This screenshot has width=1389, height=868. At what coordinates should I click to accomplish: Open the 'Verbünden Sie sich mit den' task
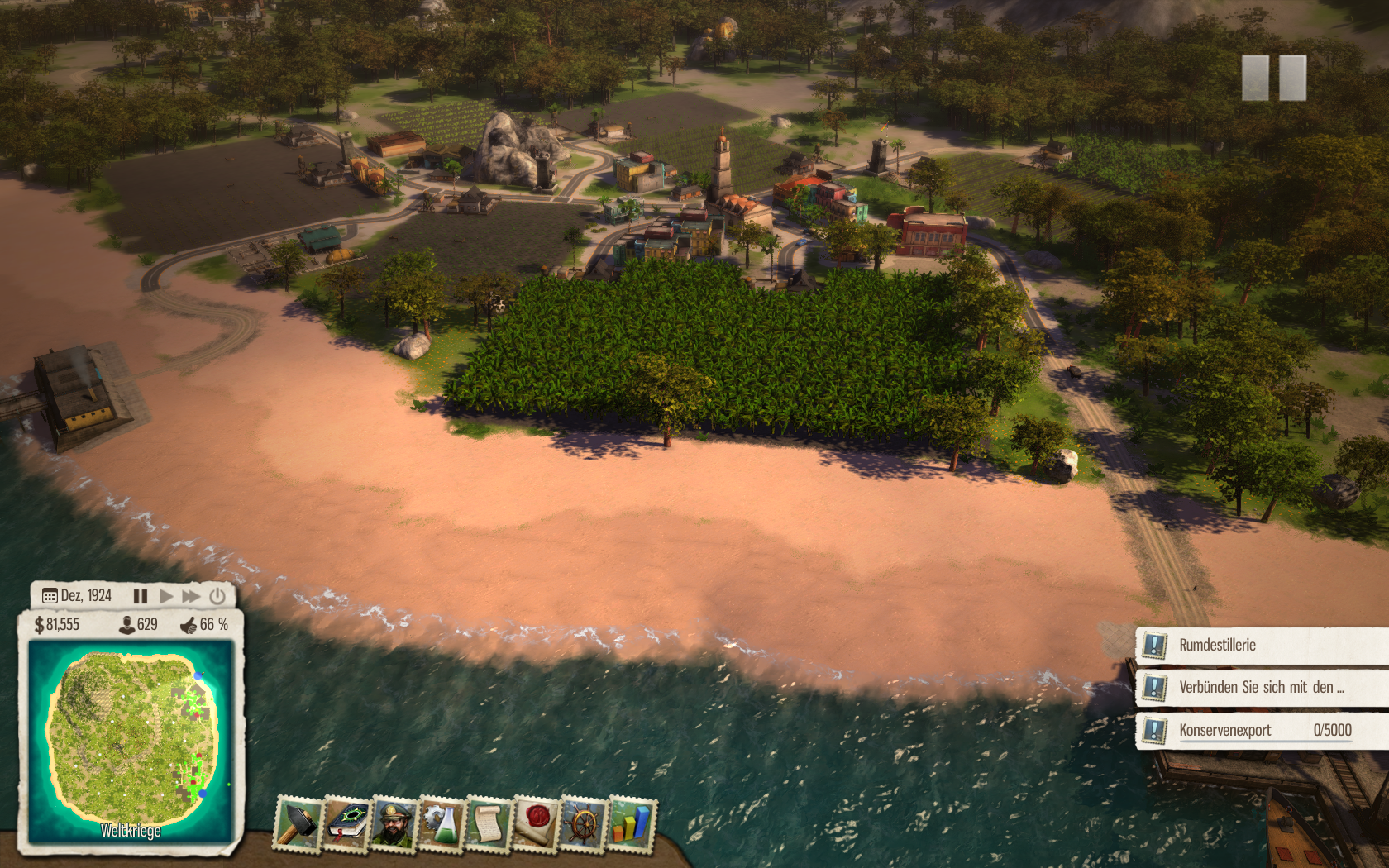coord(1261,688)
